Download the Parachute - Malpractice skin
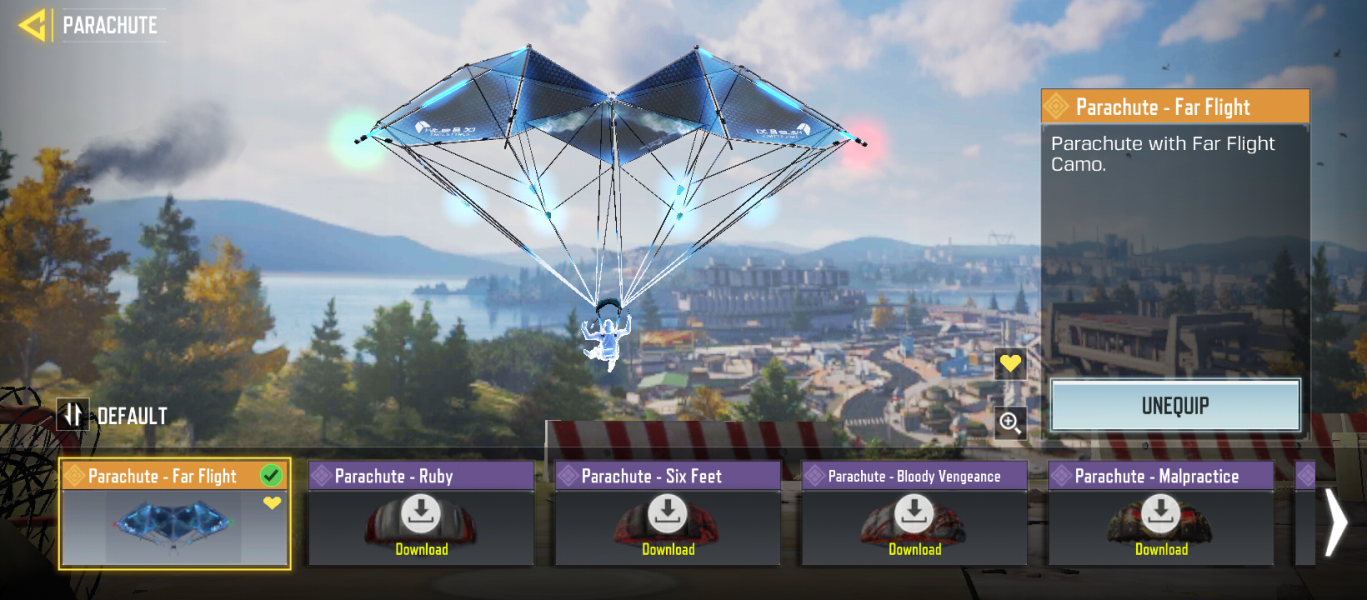This screenshot has height=600, width=1367. pos(1161,524)
